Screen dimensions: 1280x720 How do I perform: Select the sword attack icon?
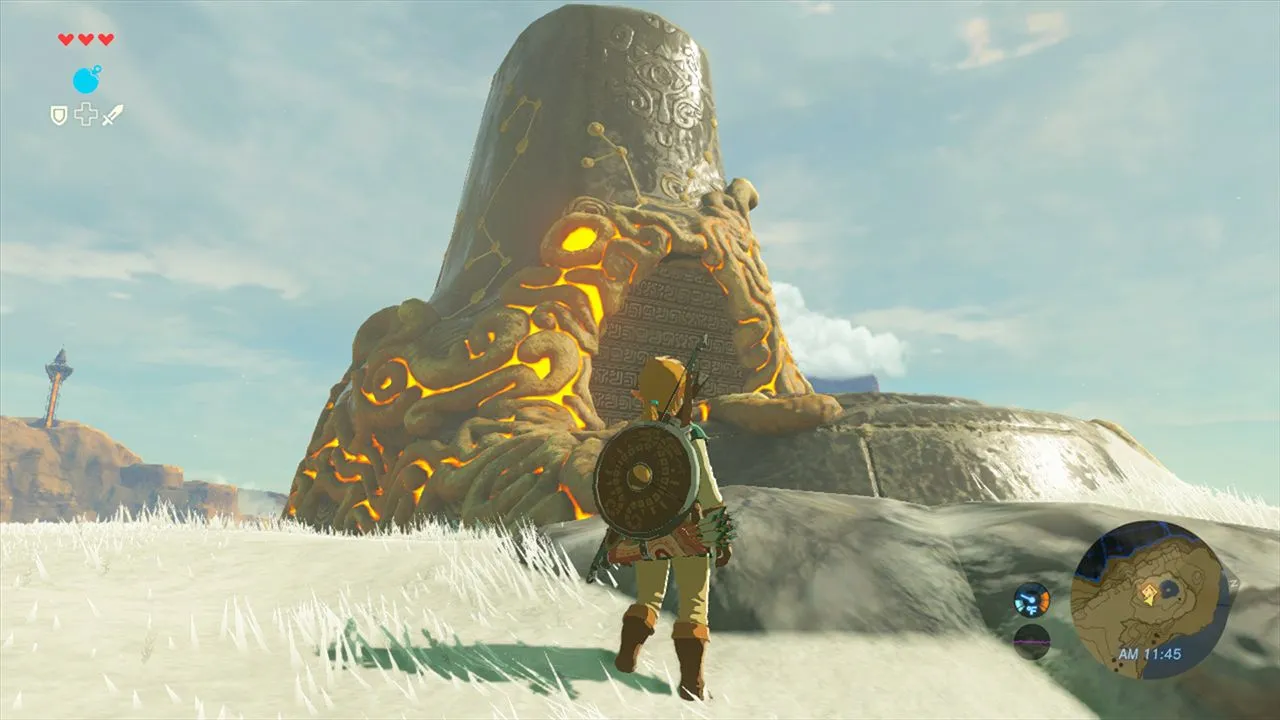[x=112, y=114]
